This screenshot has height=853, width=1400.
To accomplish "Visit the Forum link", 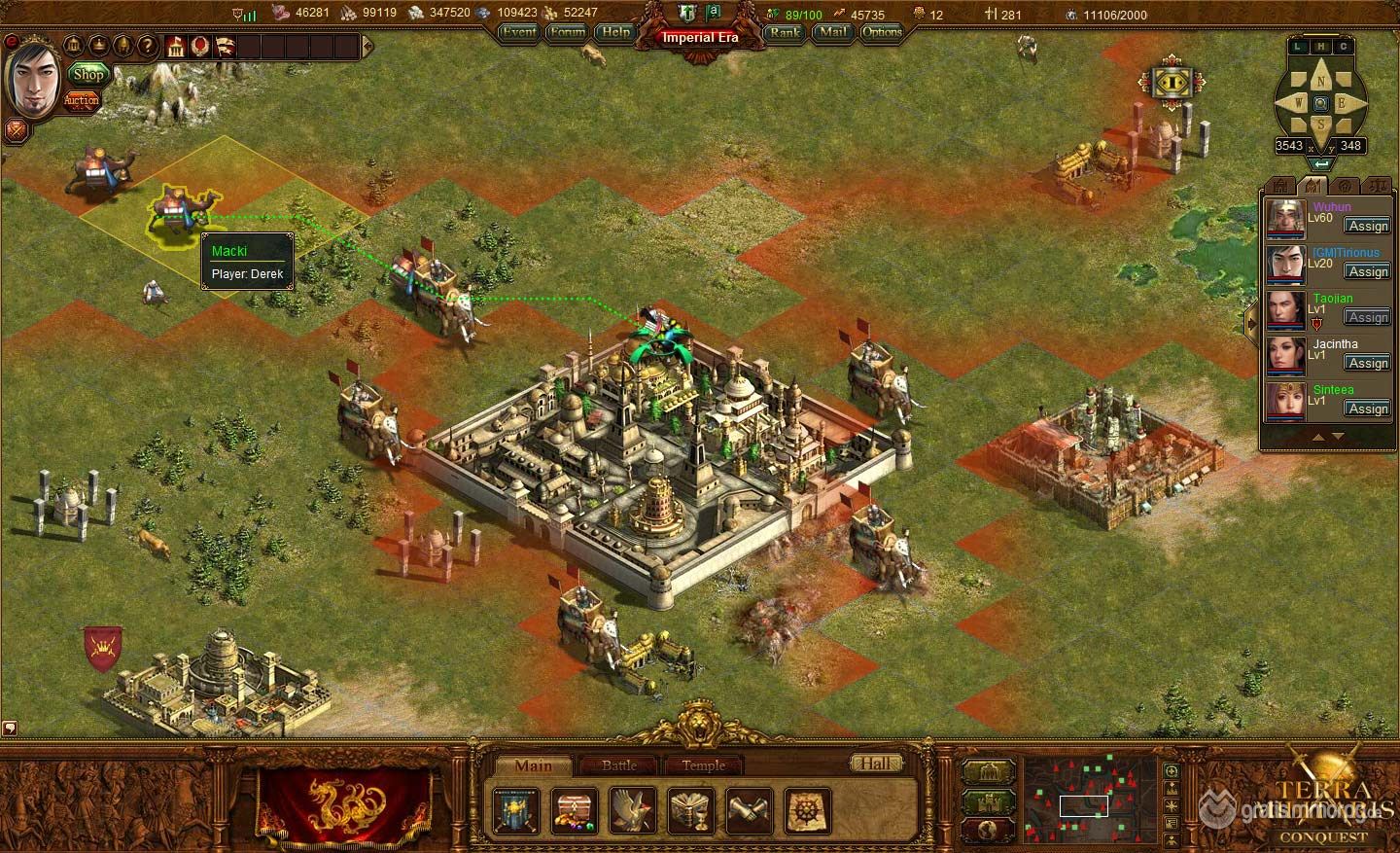I will click(x=567, y=32).
